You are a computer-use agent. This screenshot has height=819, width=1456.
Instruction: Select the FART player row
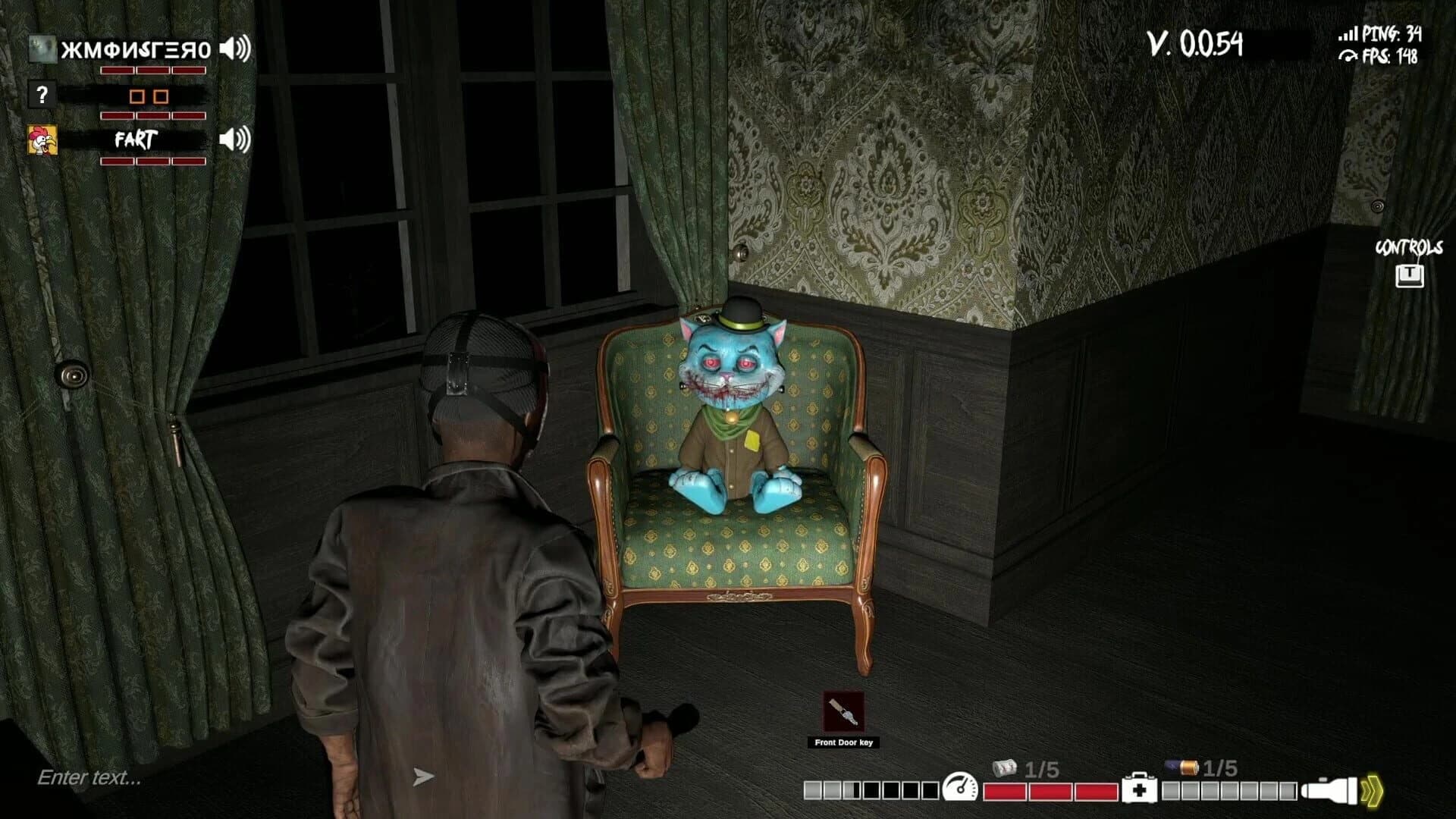(135, 140)
